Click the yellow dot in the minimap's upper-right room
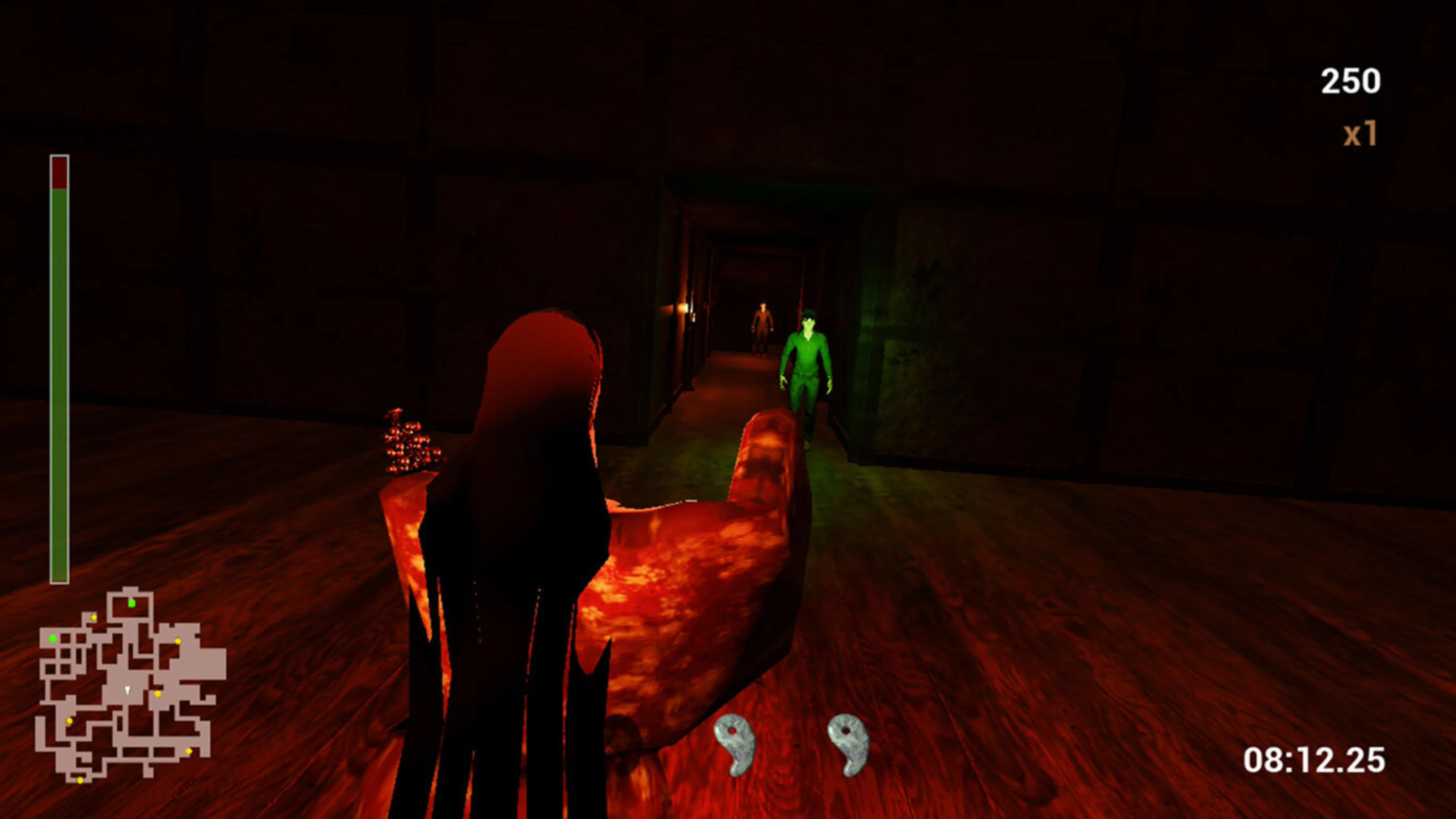 point(178,642)
